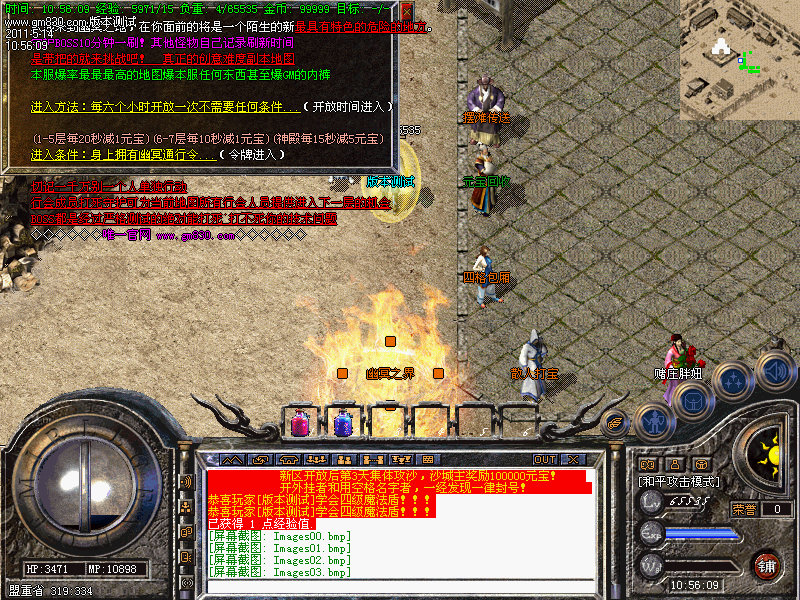This screenshot has height=600, width=800.
Task: Click the OUT button on chat bar
Action: pos(545,460)
